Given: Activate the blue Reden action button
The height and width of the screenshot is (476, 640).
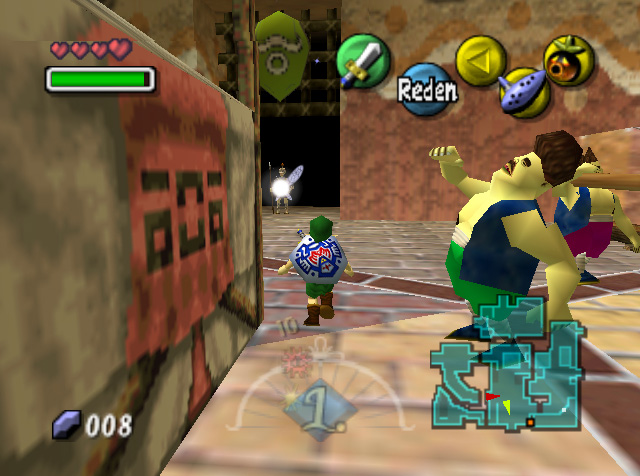Looking at the screenshot, I should (x=428, y=90).
